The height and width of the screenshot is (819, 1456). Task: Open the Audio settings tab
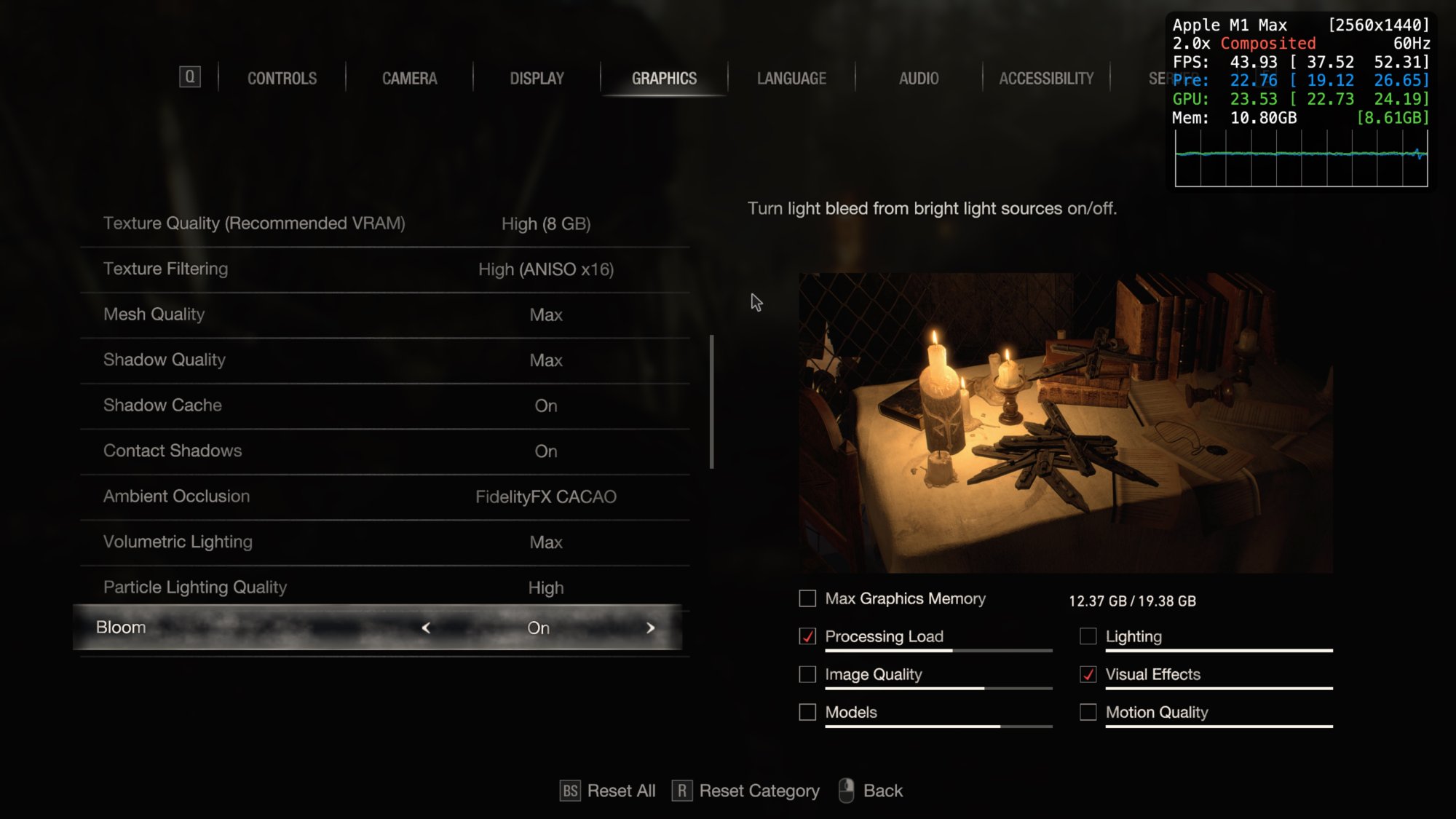919,78
